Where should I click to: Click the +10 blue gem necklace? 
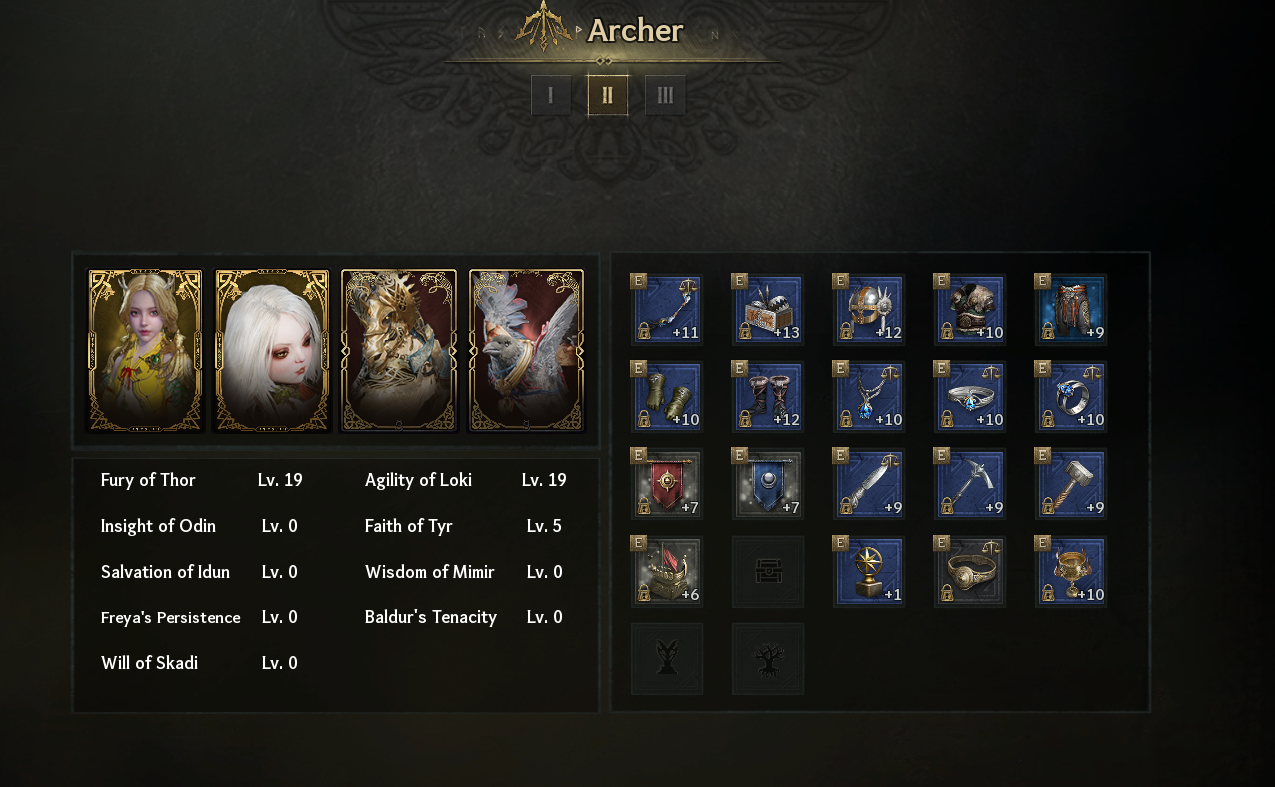tap(869, 397)
